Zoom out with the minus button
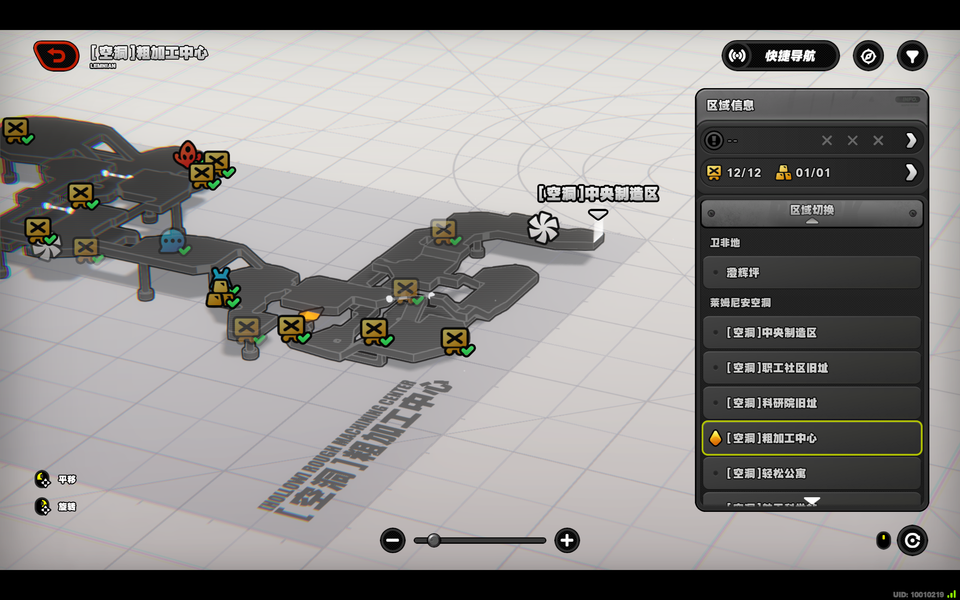This screenshot has width=960, height=600. pyautogui.click(x=393, y=541)
